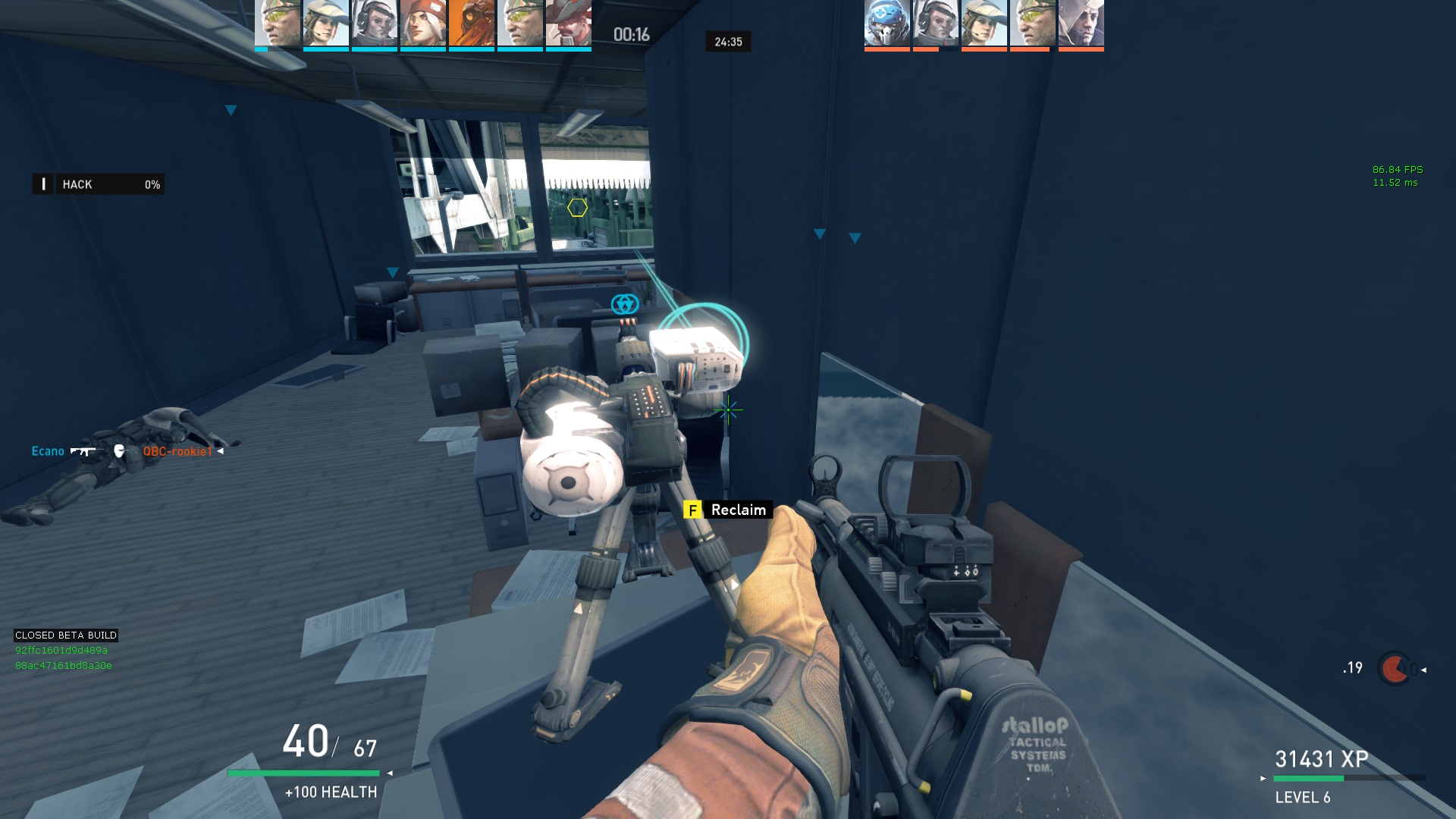Choose the blue medic-helmet enemy portrait
This screenshot has height=819, width=1456.
[886, 24]
